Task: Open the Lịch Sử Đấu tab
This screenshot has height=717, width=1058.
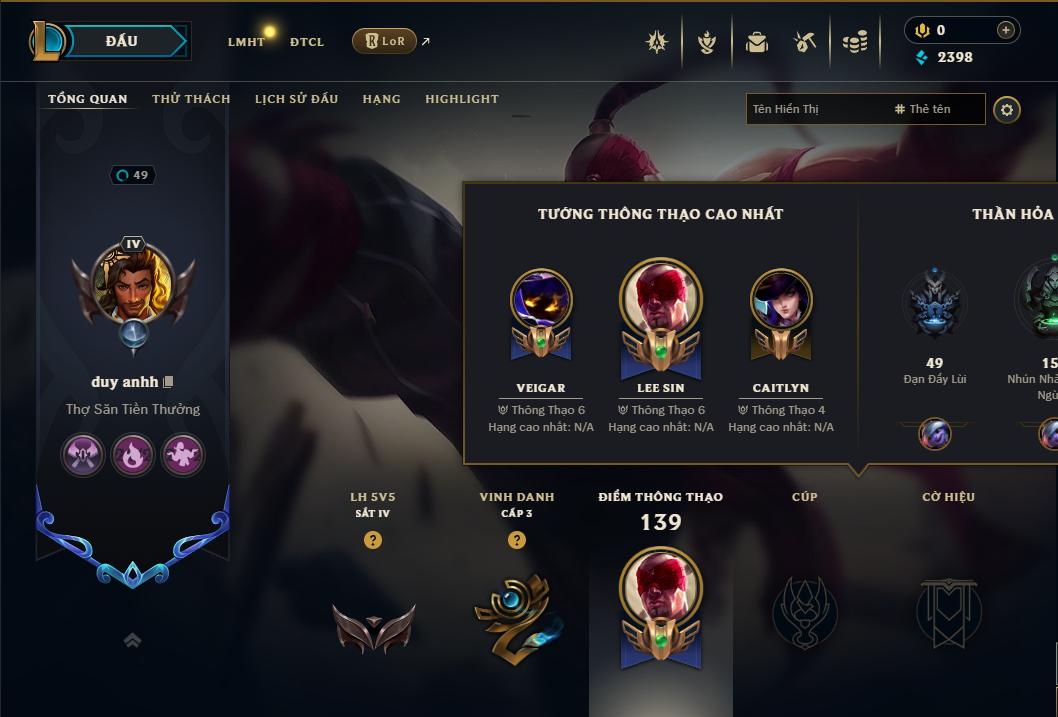Action: [x=296, y=99]
